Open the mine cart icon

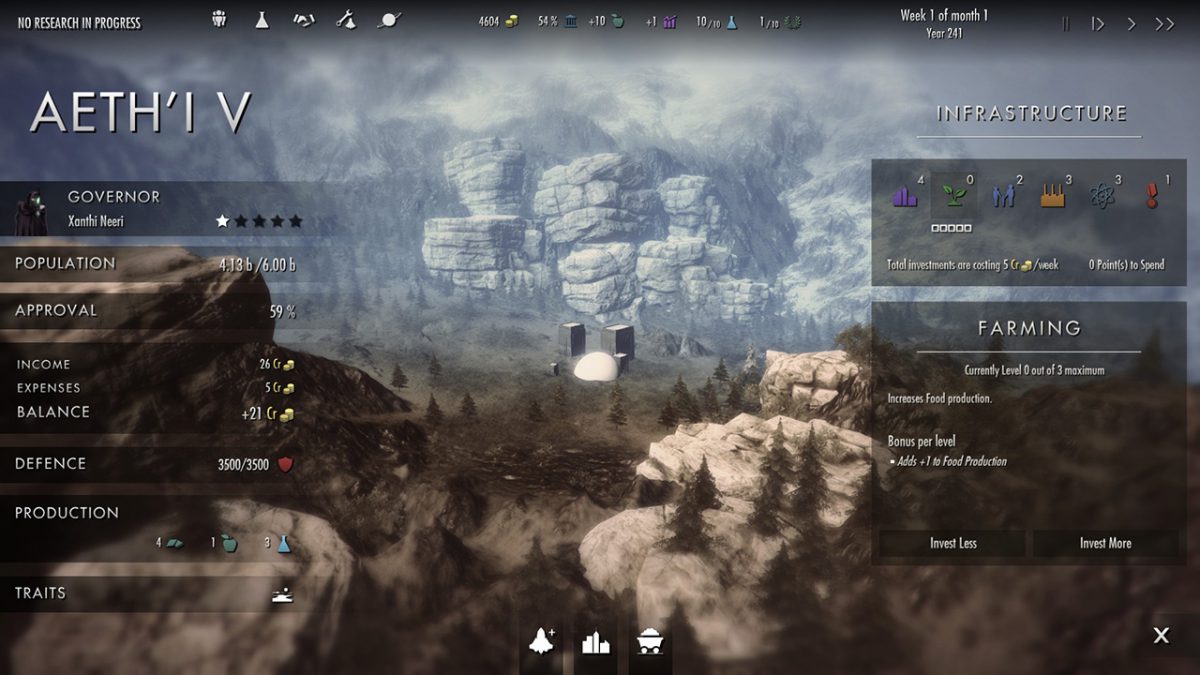pyautogui.click(x=648, y=641)
